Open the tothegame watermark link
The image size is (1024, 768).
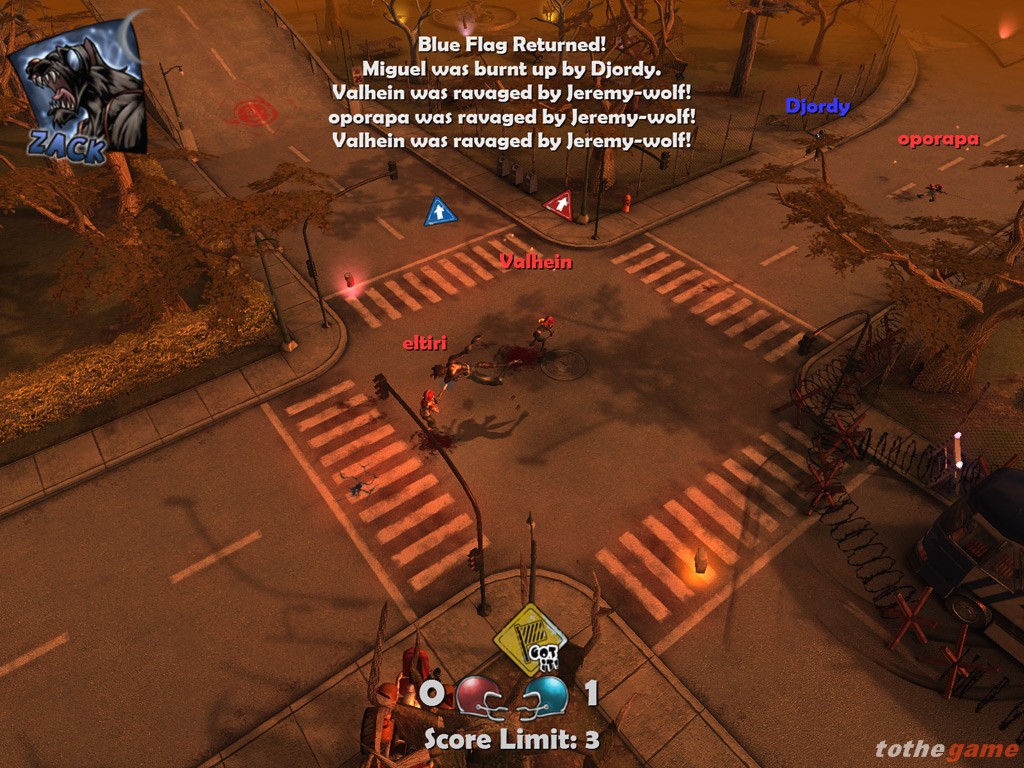946,749
